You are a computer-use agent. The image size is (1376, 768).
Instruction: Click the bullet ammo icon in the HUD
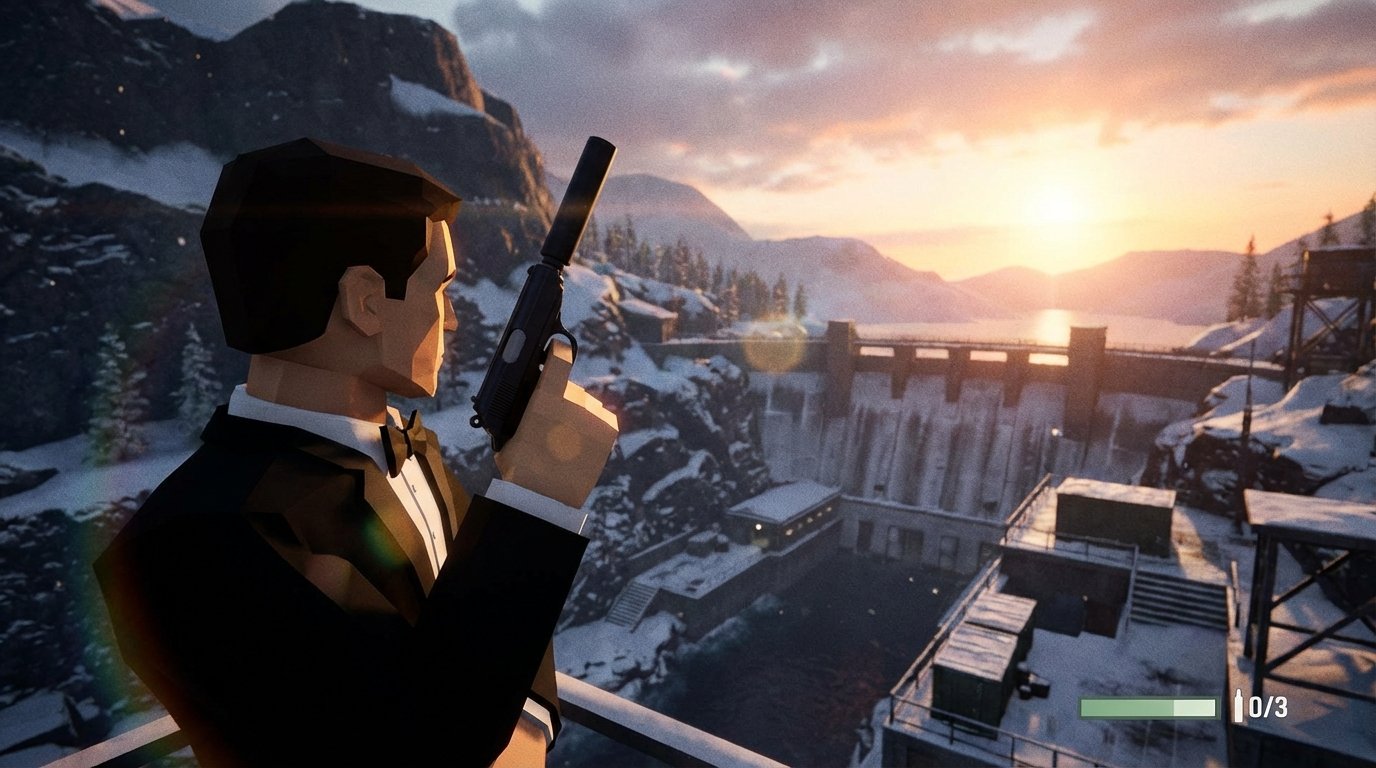tap(1239, 705)
